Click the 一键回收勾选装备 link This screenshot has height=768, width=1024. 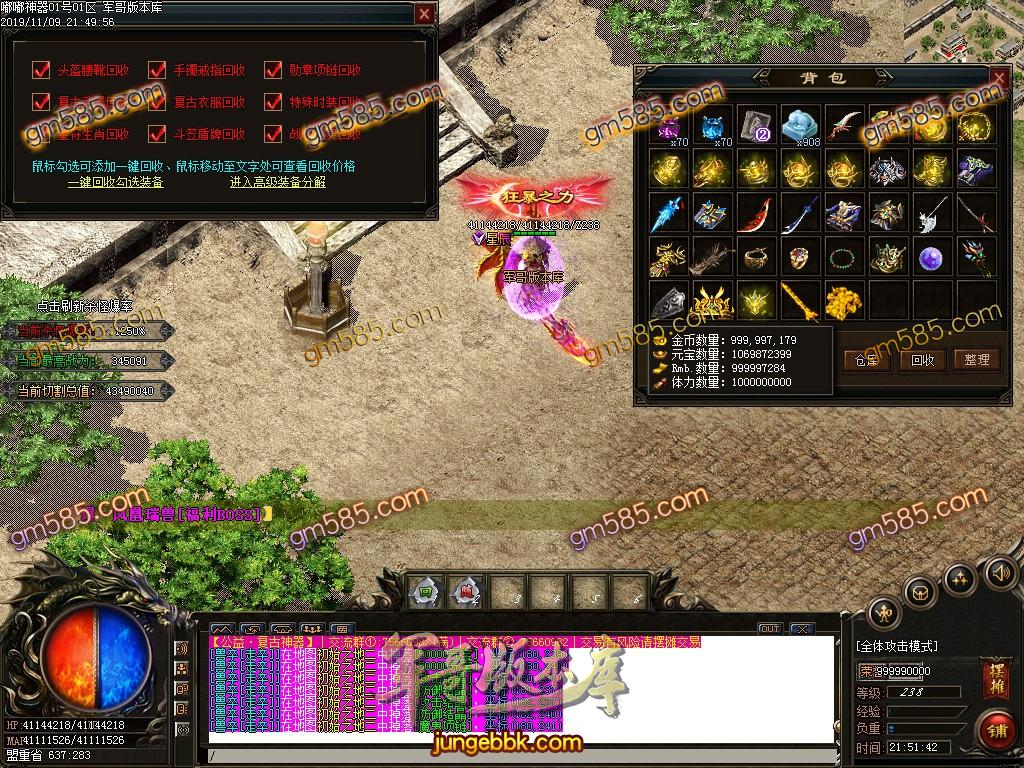tap(115, 182)
